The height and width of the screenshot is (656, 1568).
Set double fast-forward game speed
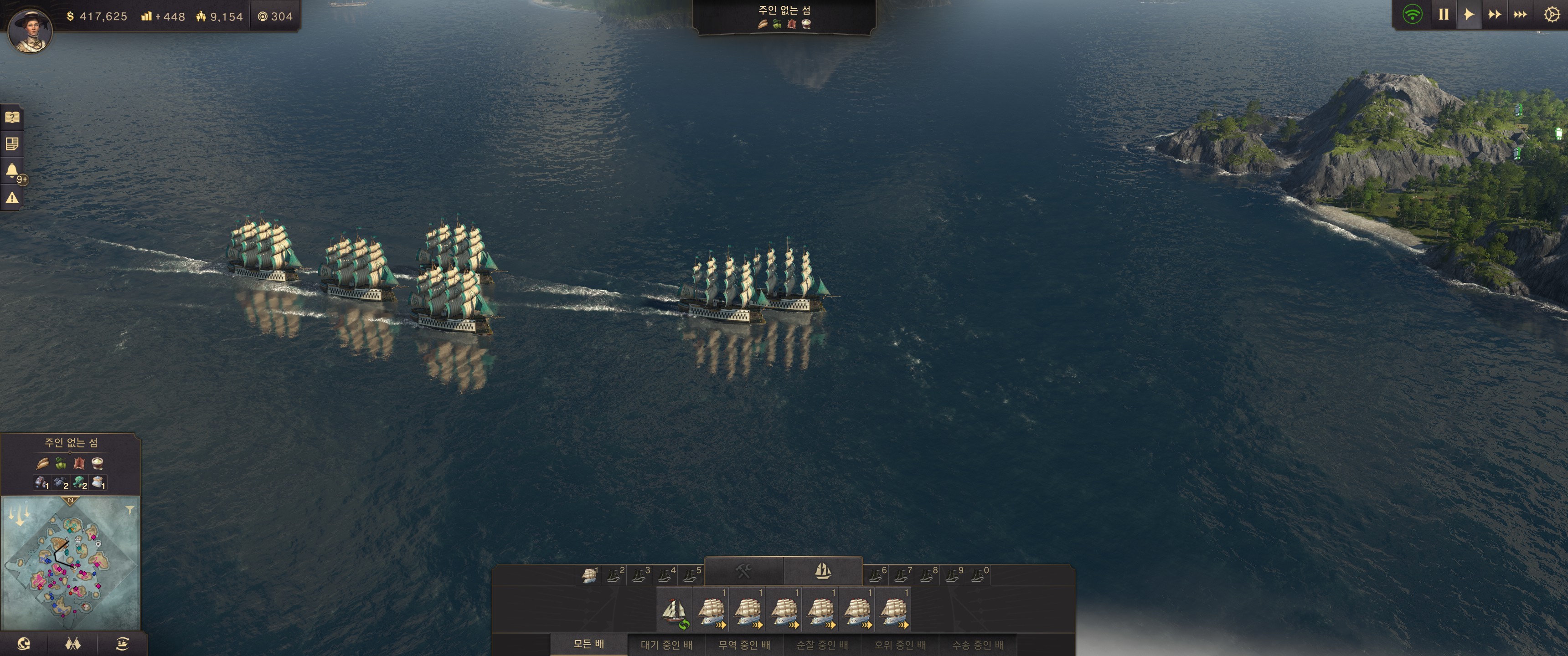click(x=1494, y=15)
